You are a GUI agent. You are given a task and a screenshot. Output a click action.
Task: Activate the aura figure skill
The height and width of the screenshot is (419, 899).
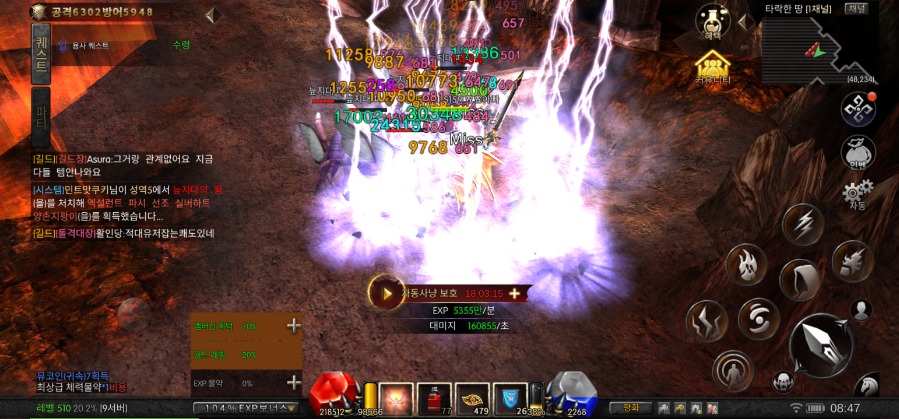coord(733,371)
